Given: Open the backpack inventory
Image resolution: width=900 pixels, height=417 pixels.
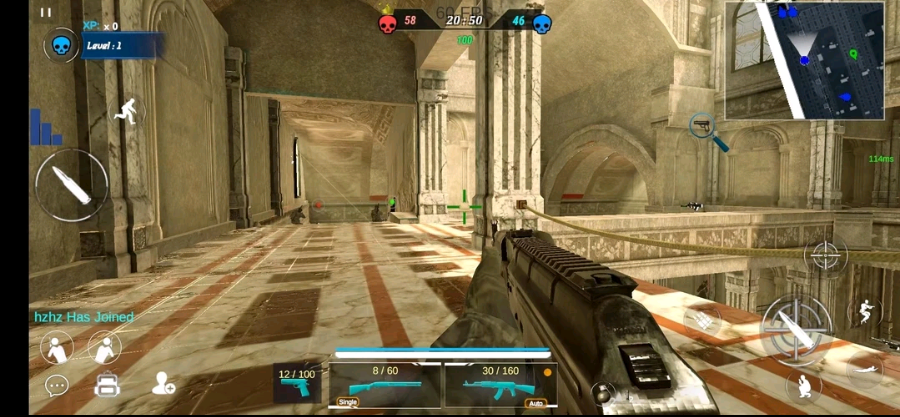Looking at the screenshot, I should (107, 384).
